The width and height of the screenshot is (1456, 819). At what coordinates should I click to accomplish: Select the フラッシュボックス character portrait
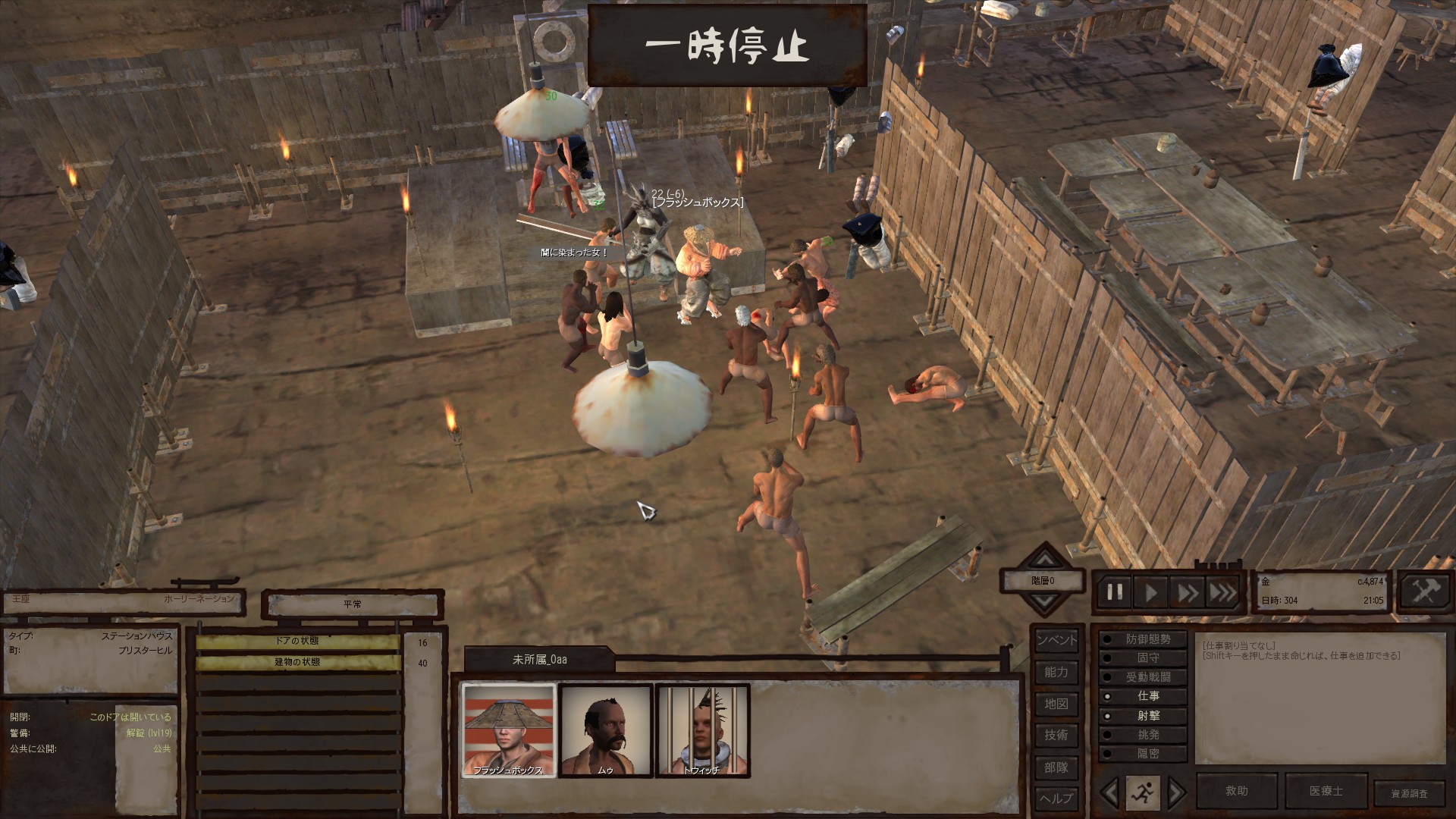pyautogui.click(x=509, y=730)
